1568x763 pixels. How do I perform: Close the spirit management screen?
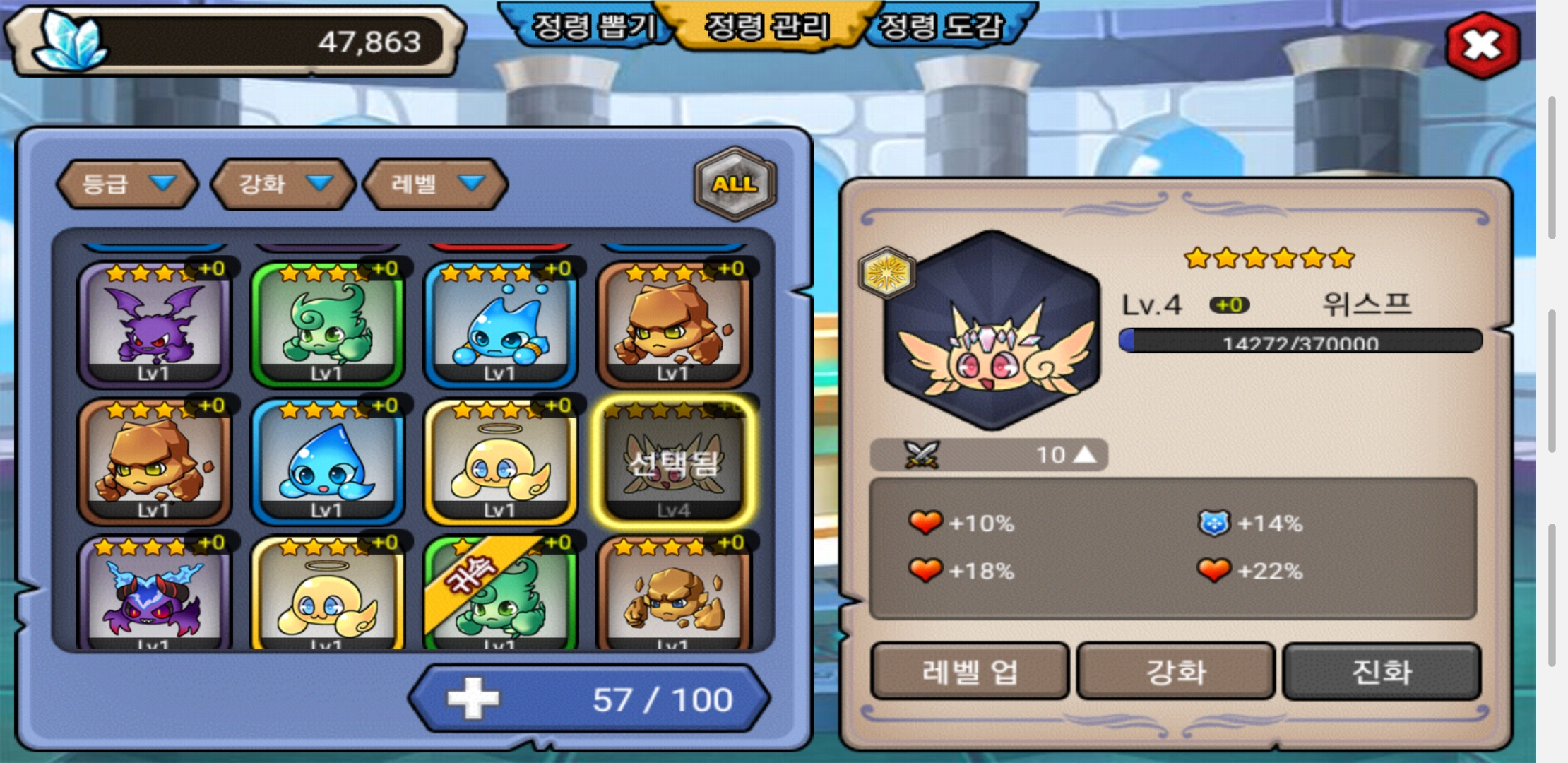(x=1482, y=46)
